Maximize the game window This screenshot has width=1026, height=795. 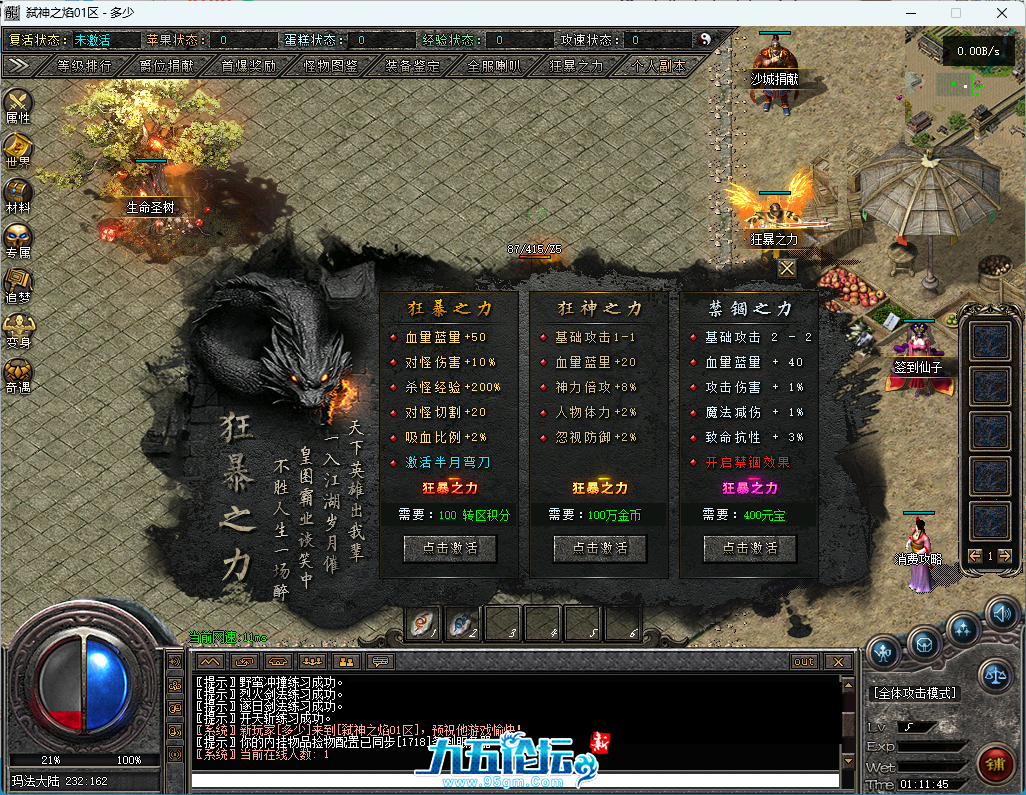(x=955, y=13)
